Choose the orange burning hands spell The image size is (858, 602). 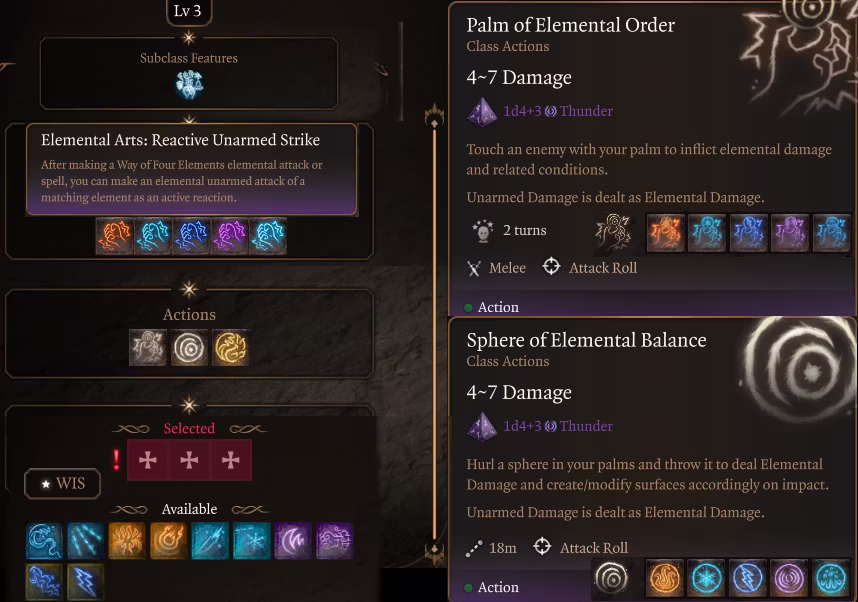127,541
